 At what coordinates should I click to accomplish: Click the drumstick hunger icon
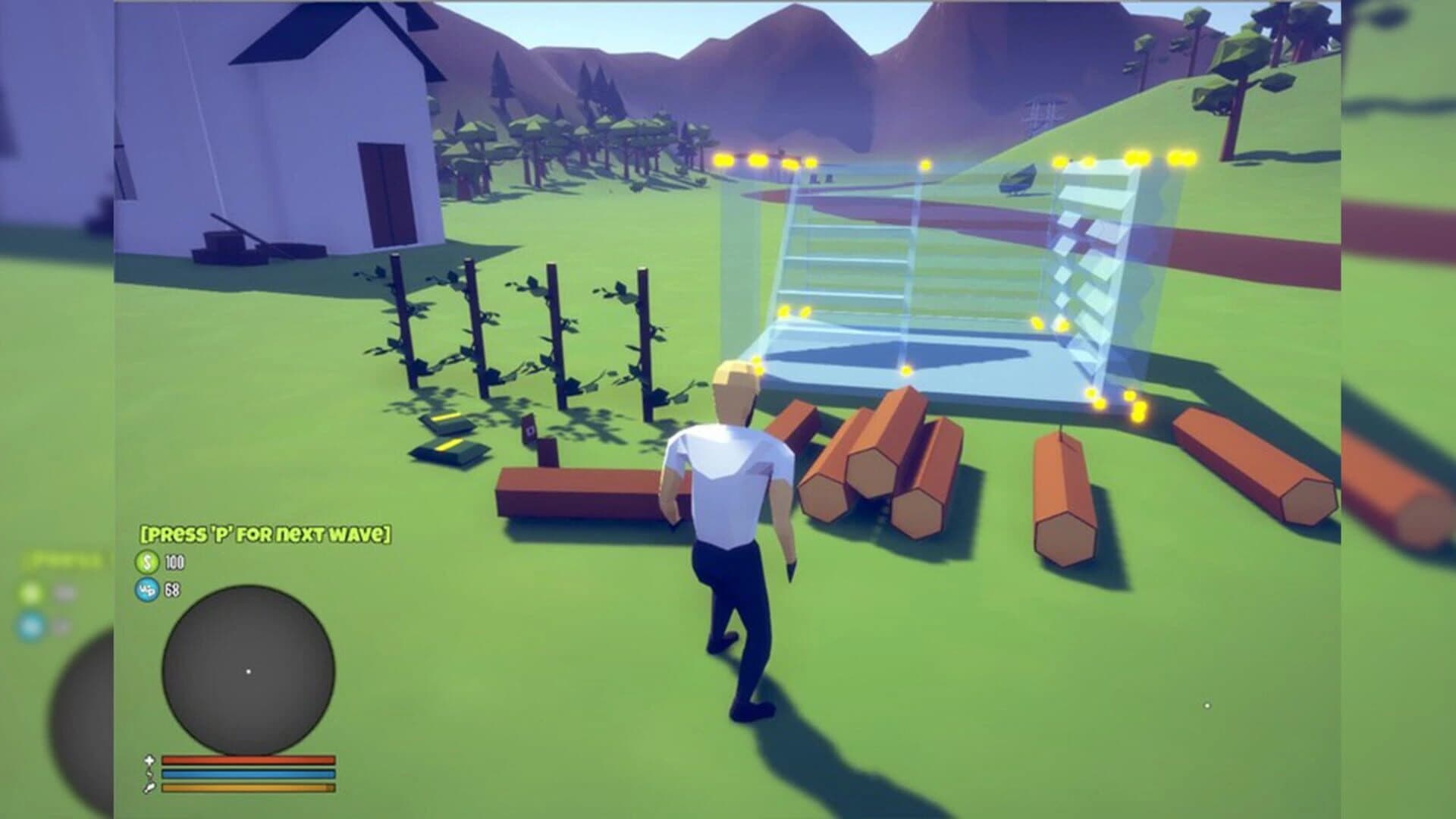pos(149,788)
